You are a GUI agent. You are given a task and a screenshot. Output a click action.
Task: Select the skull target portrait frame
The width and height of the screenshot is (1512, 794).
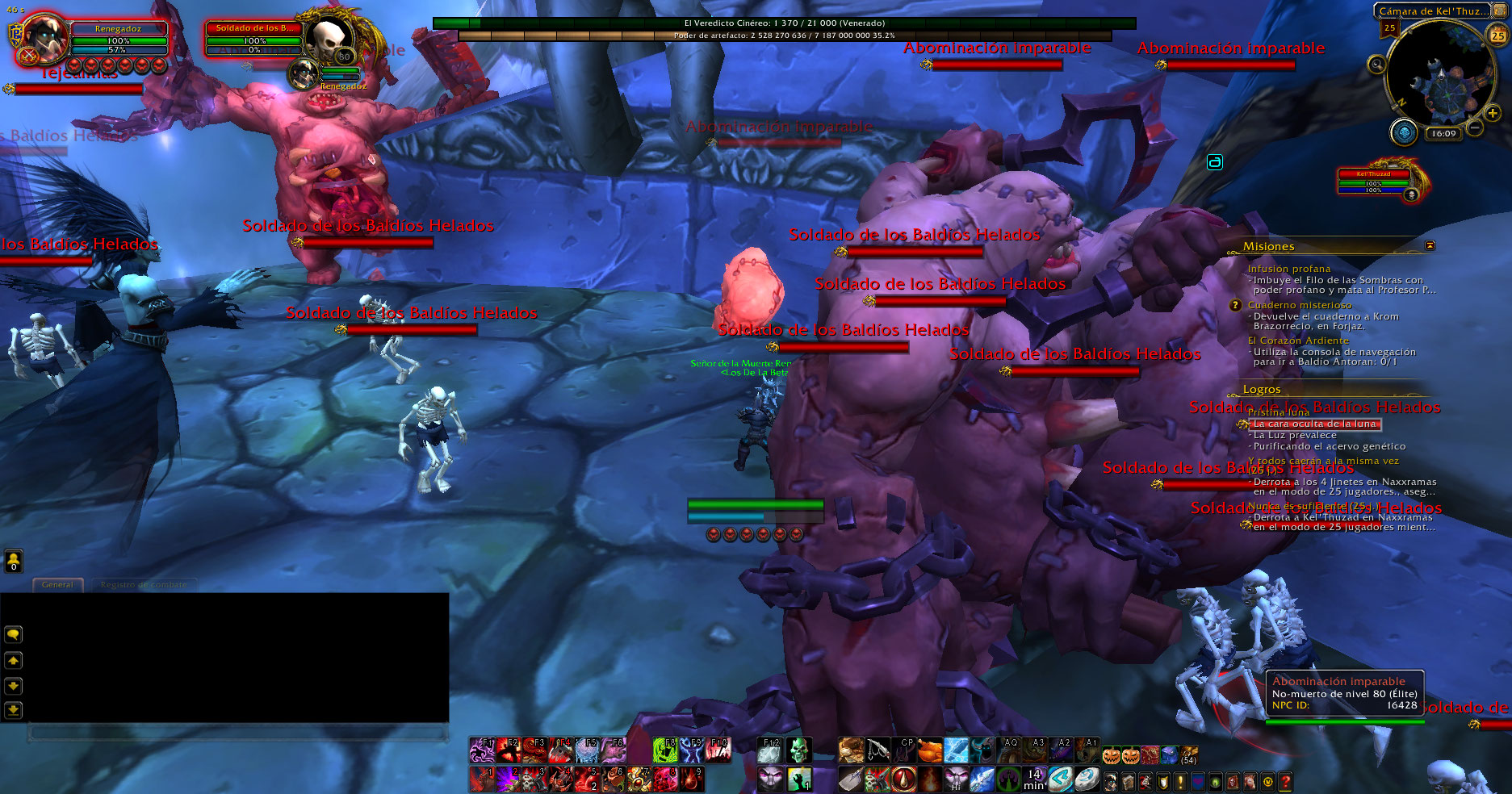pyautogui.click(x=329, y=39)
